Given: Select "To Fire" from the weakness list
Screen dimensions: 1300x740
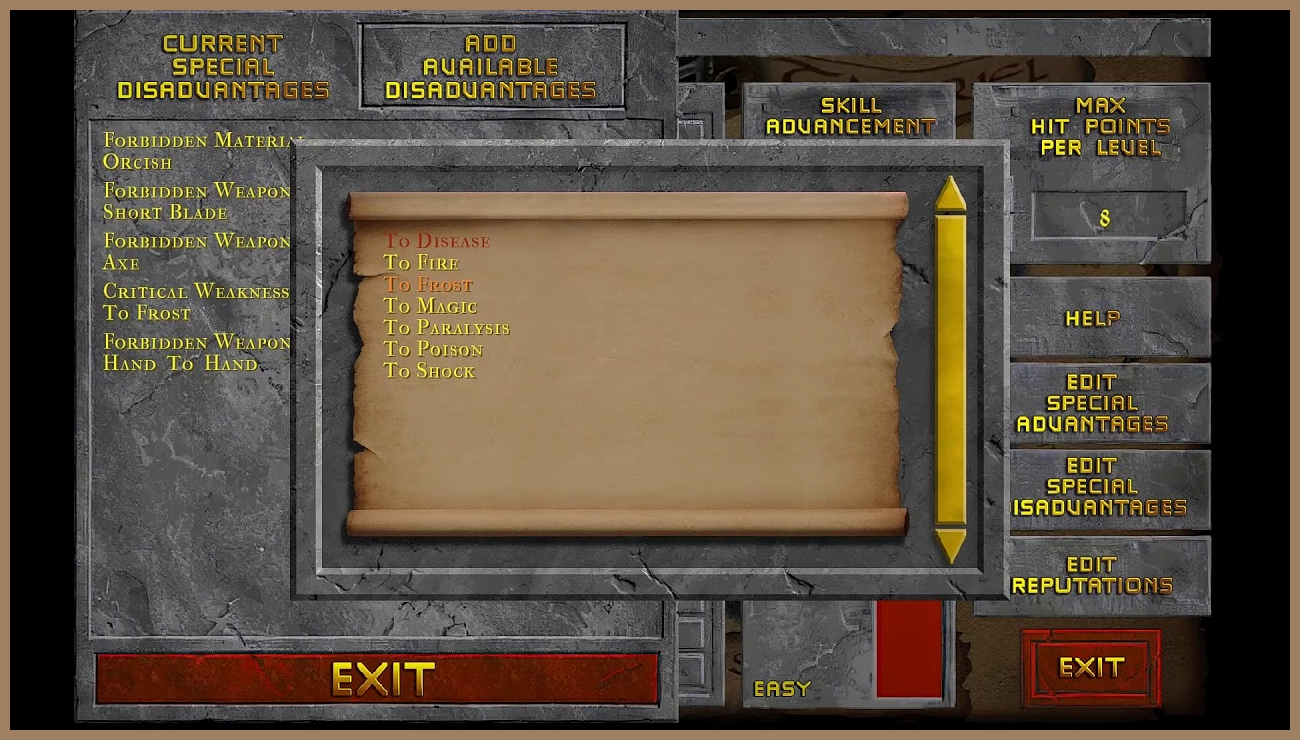Looking at the screenshot, I should pyautogui.click(x=421, y=262).
